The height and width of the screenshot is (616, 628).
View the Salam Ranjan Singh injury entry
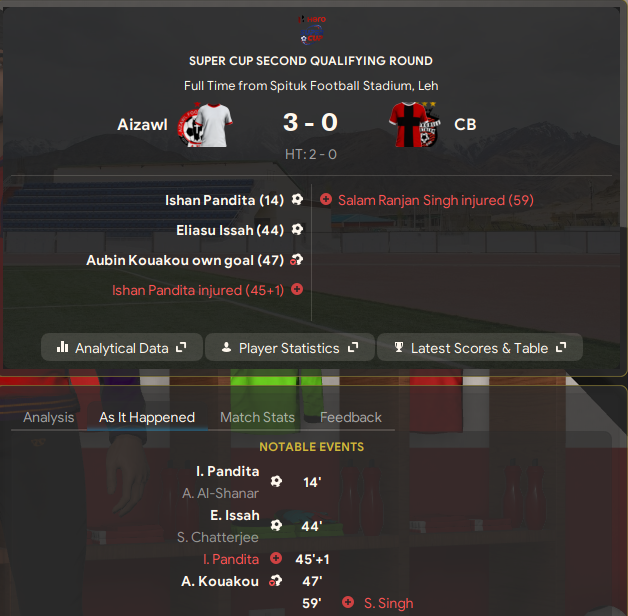tap(436, 200)
